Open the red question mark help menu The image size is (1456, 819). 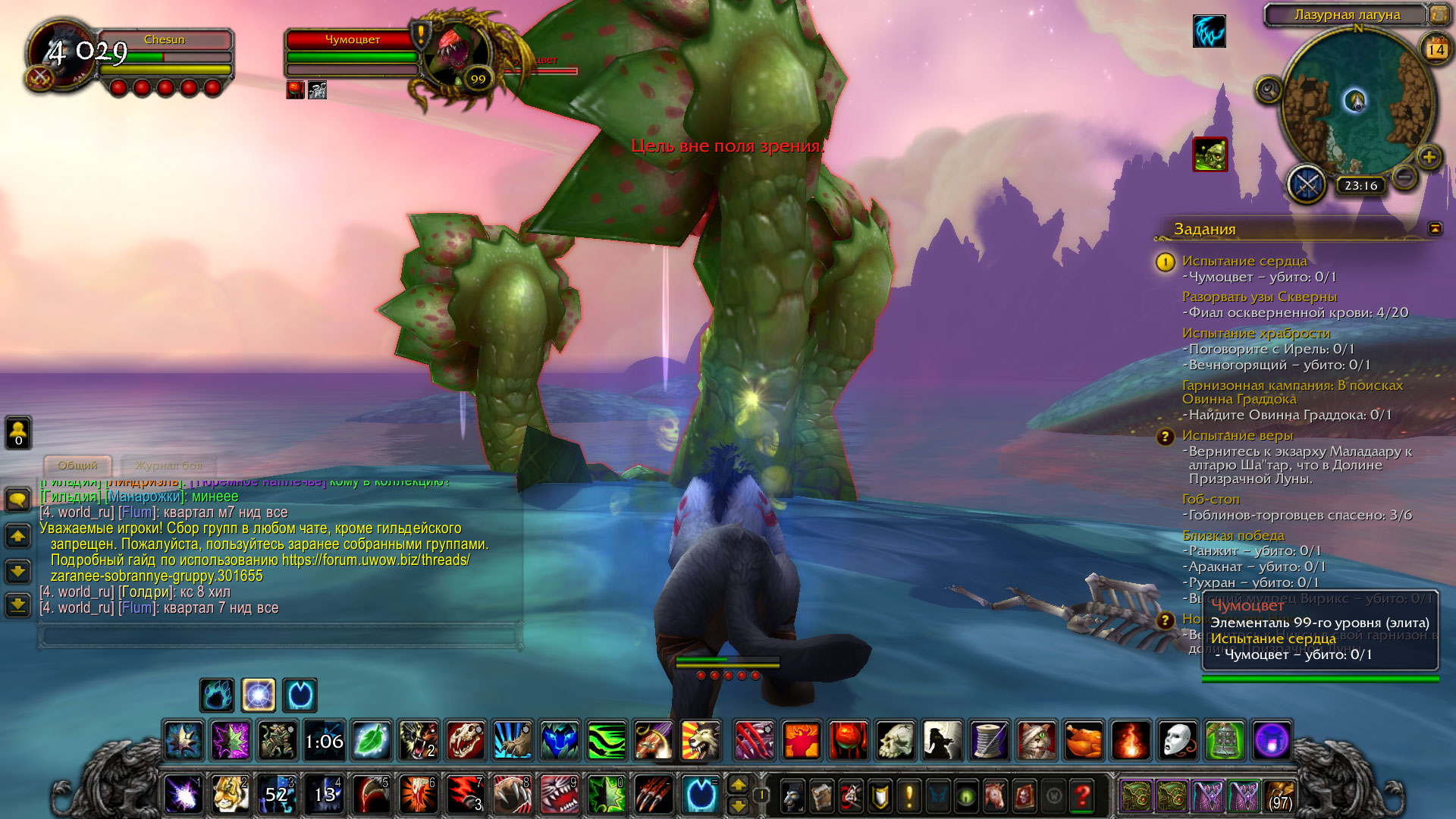click(x=1082, y=795)
